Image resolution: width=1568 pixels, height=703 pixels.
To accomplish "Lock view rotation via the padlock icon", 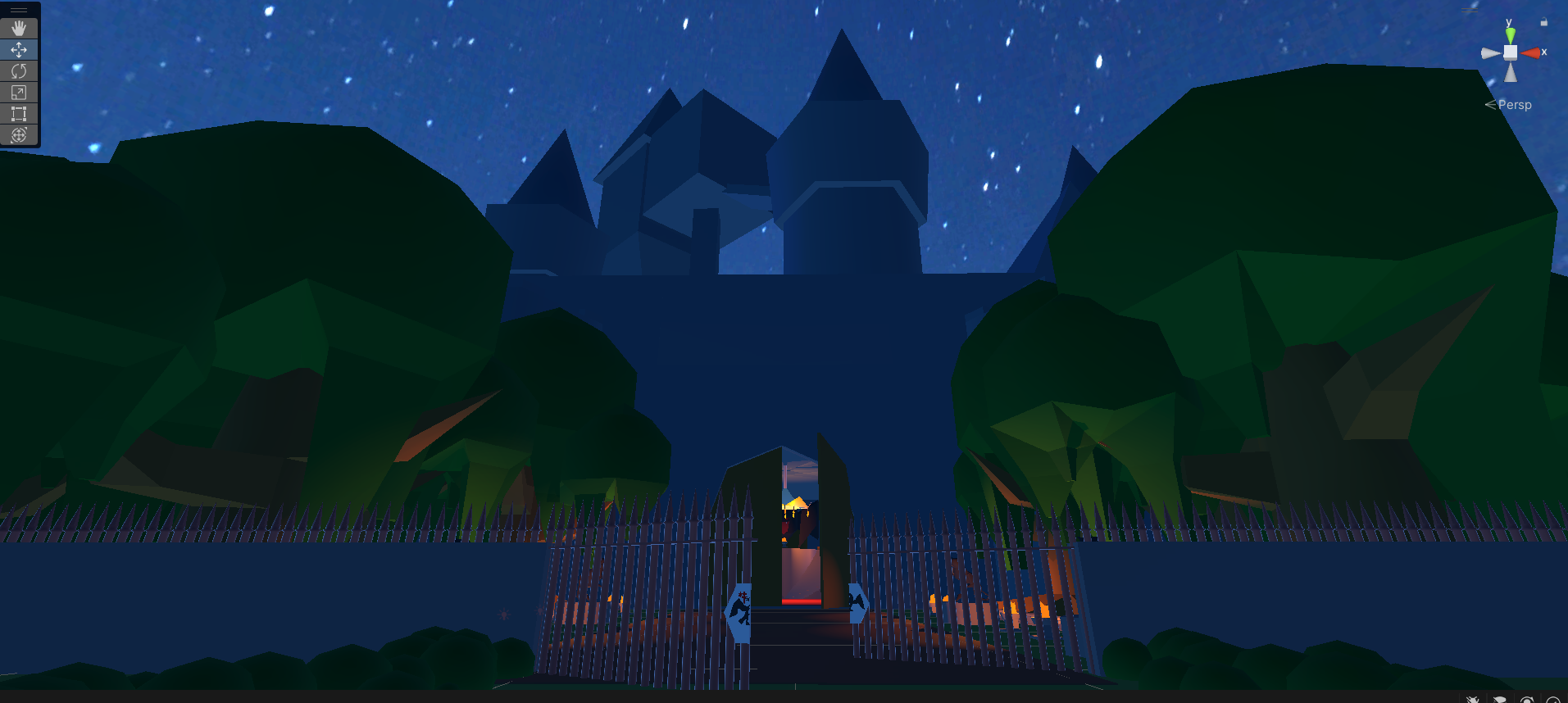I will tap(1544, 22).
